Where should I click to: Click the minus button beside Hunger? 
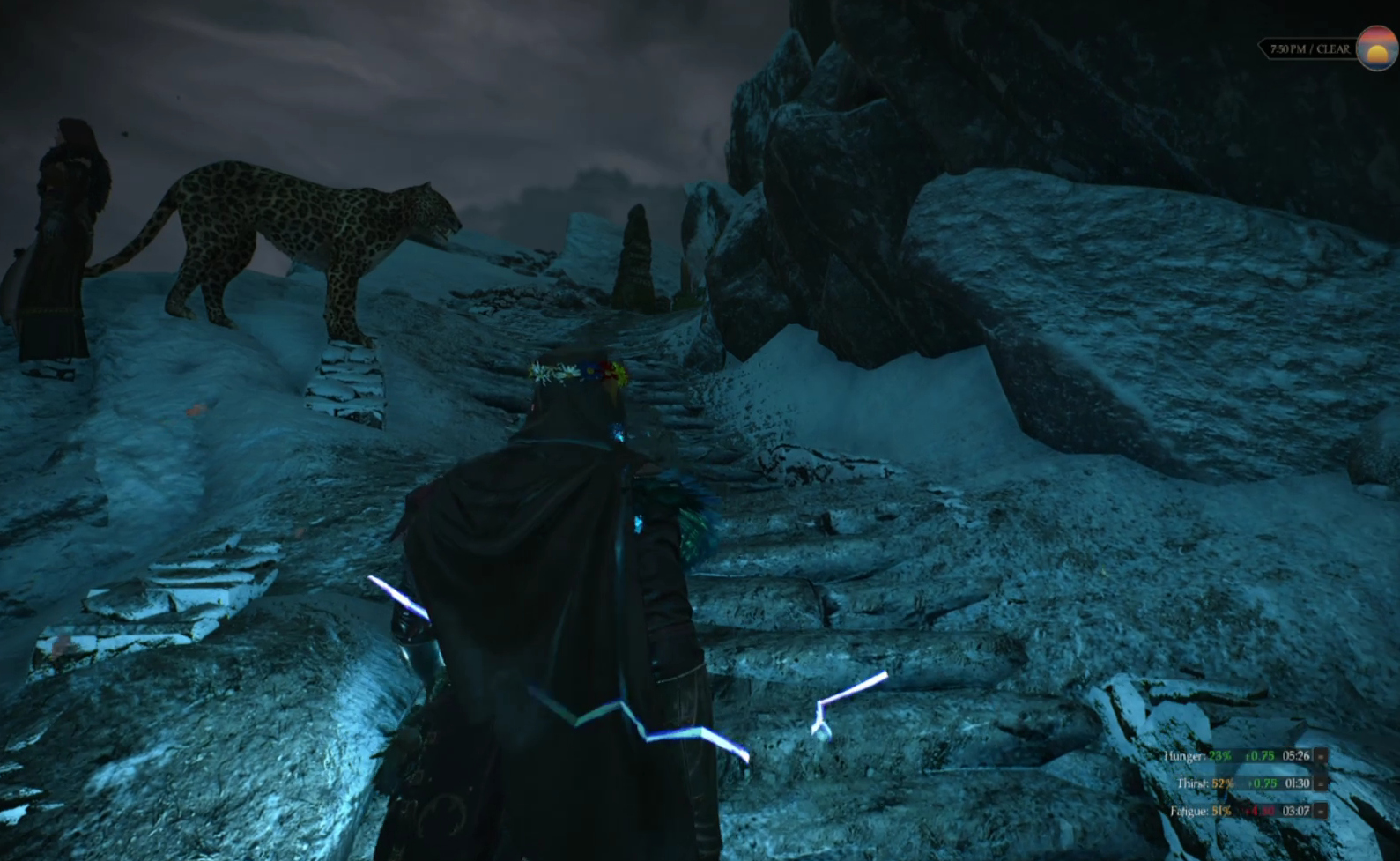pos(1321,756)
